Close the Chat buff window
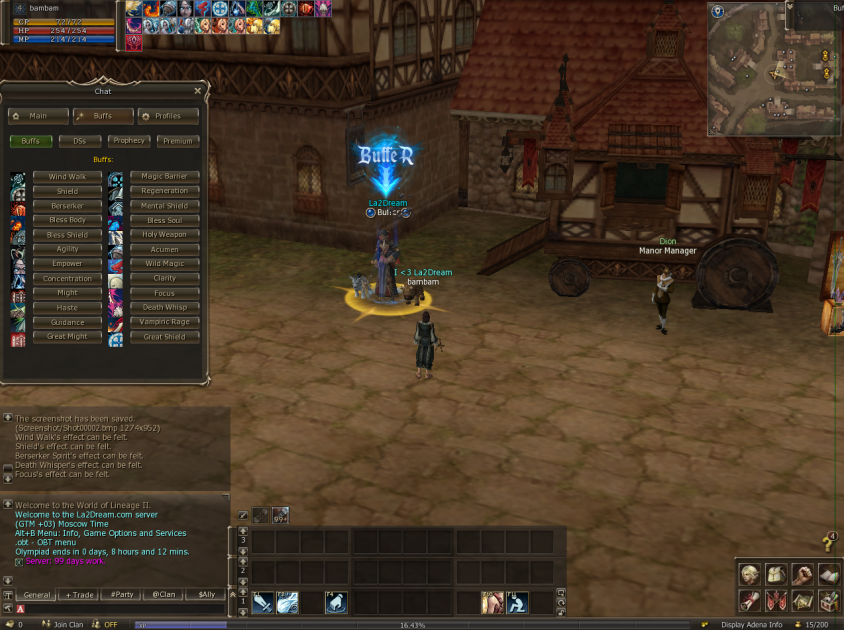844x630 pixels. pyautogui.click(x=197, y=91)
